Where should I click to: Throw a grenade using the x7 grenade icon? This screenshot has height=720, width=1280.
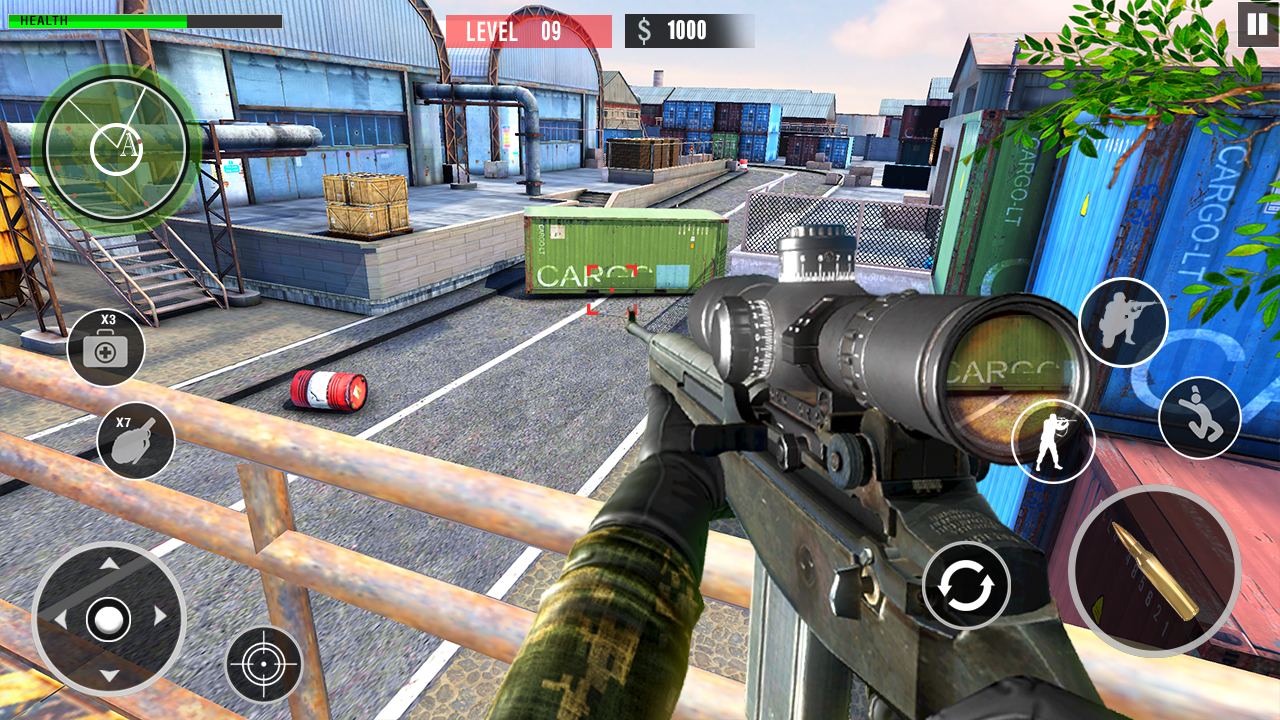pyautogui.click(x=134, y=442)
